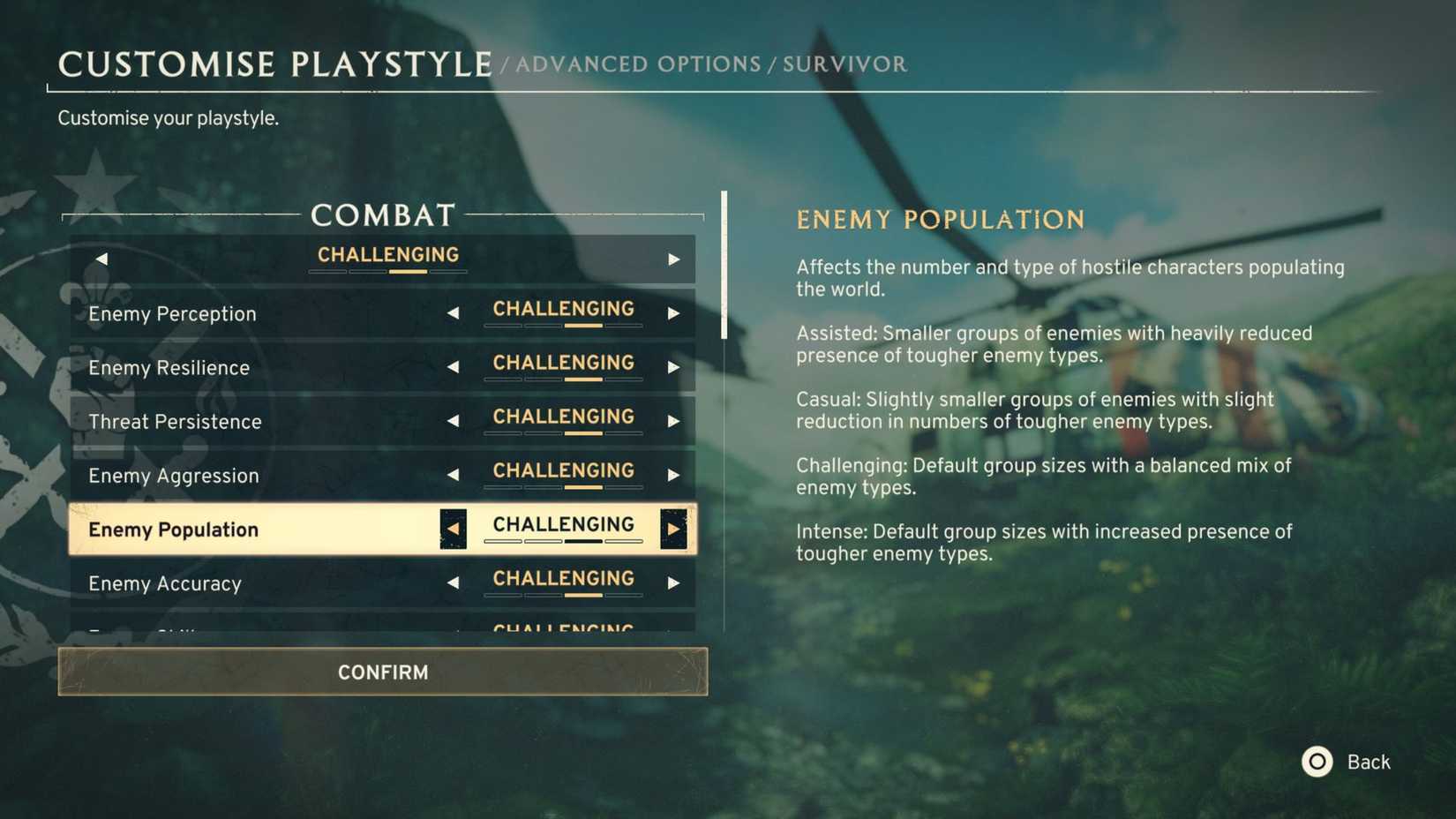Open the Advanced Options breadcrumb

[x=637, y=64]
